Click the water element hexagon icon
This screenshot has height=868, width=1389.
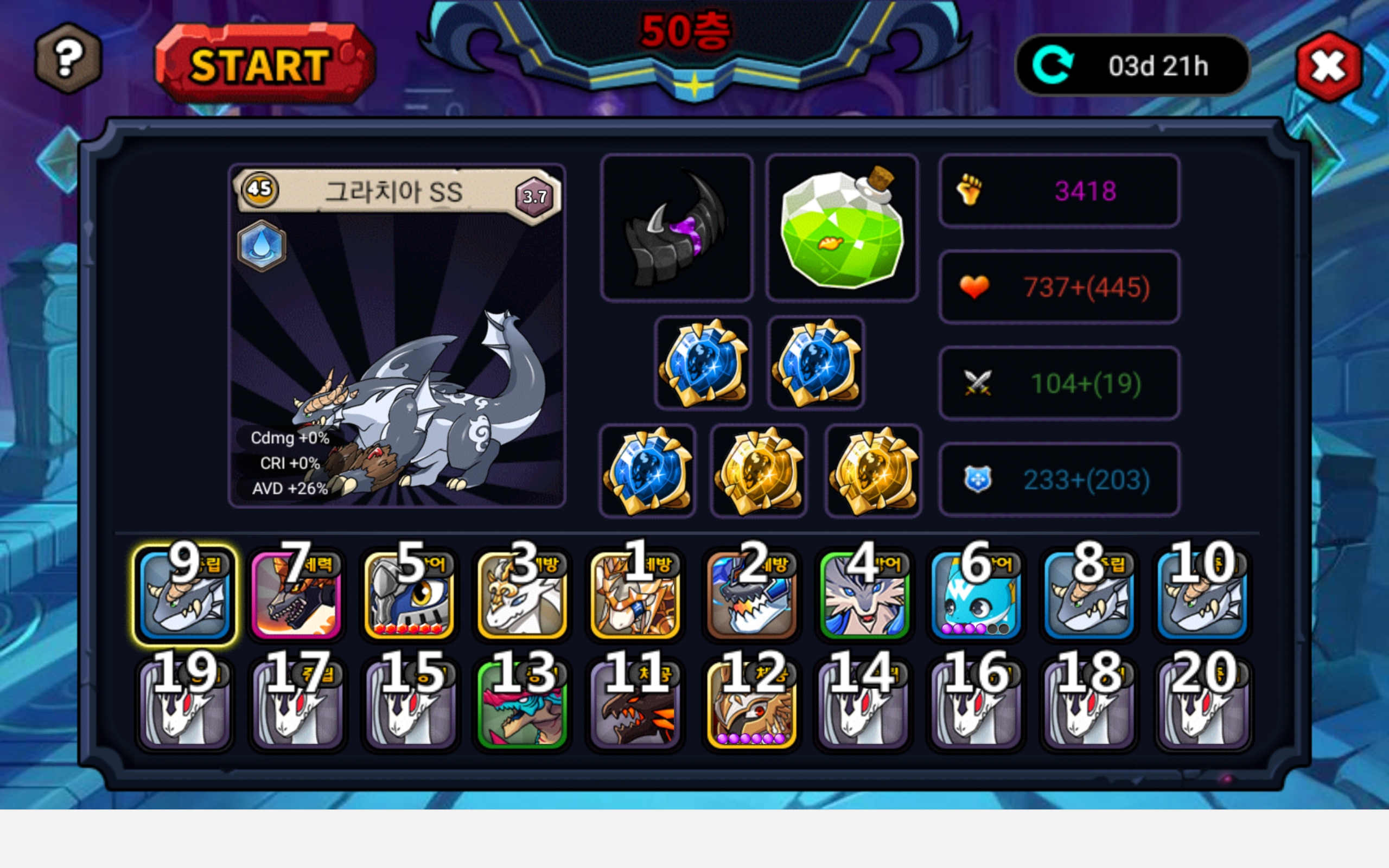pyautogui.click(x=262, y=246)
